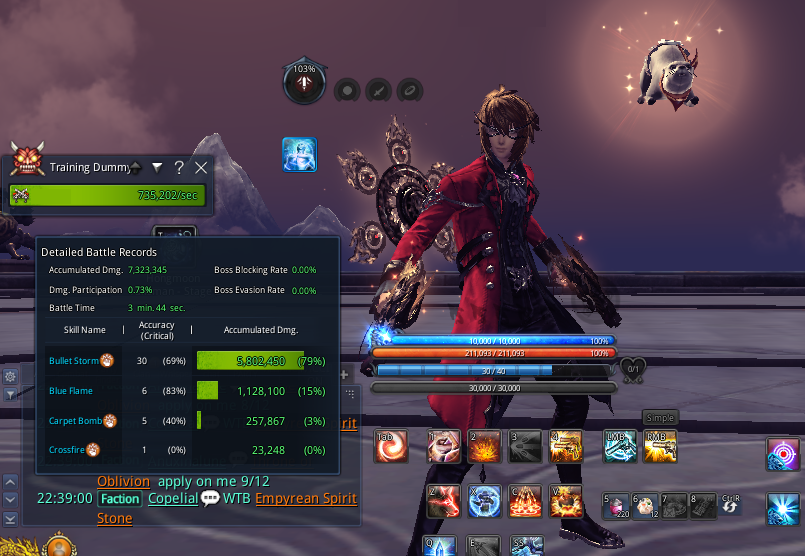Trigger the LMB gun skill
The image size is (805, 556).
tap(620, 447)
